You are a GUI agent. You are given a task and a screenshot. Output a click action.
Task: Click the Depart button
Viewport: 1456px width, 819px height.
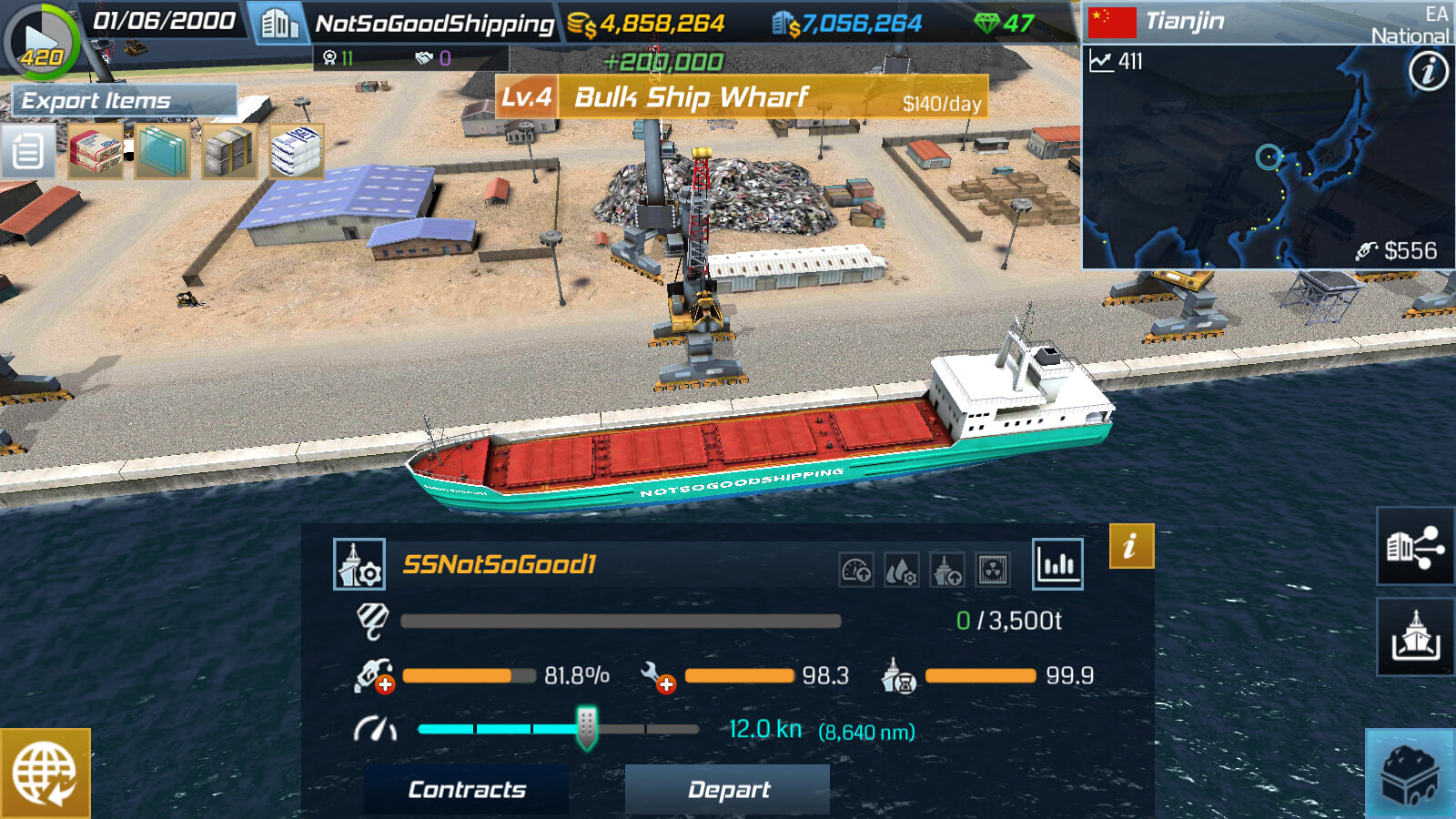tap(727, 789)
